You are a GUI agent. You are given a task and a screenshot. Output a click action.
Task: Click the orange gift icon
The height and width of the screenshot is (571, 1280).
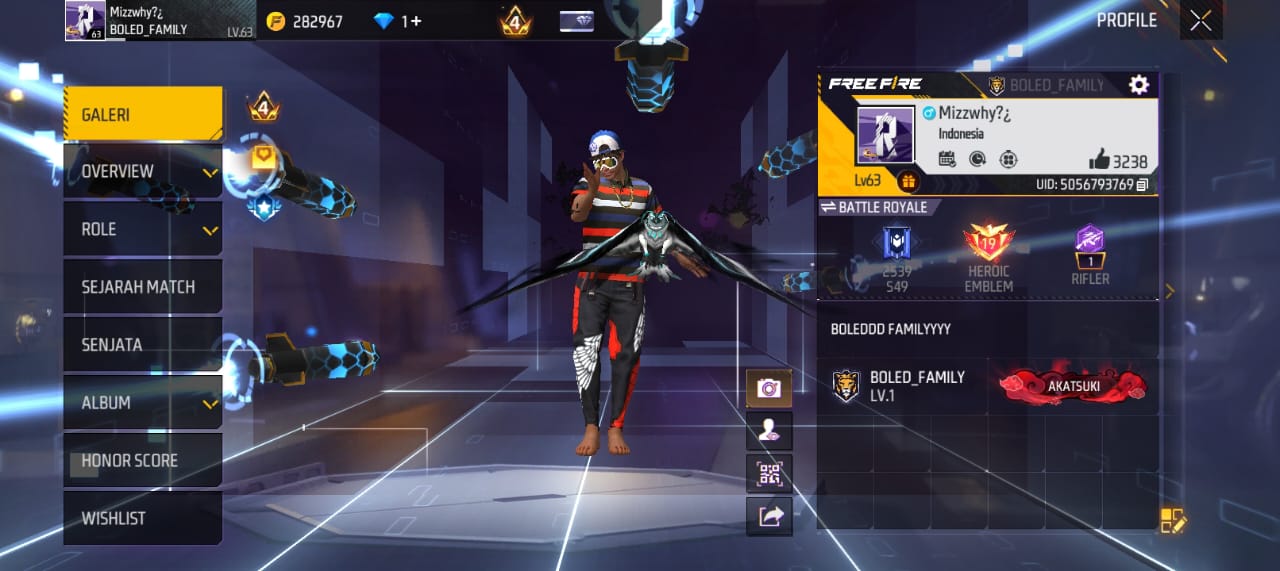(x=908, y=181)
